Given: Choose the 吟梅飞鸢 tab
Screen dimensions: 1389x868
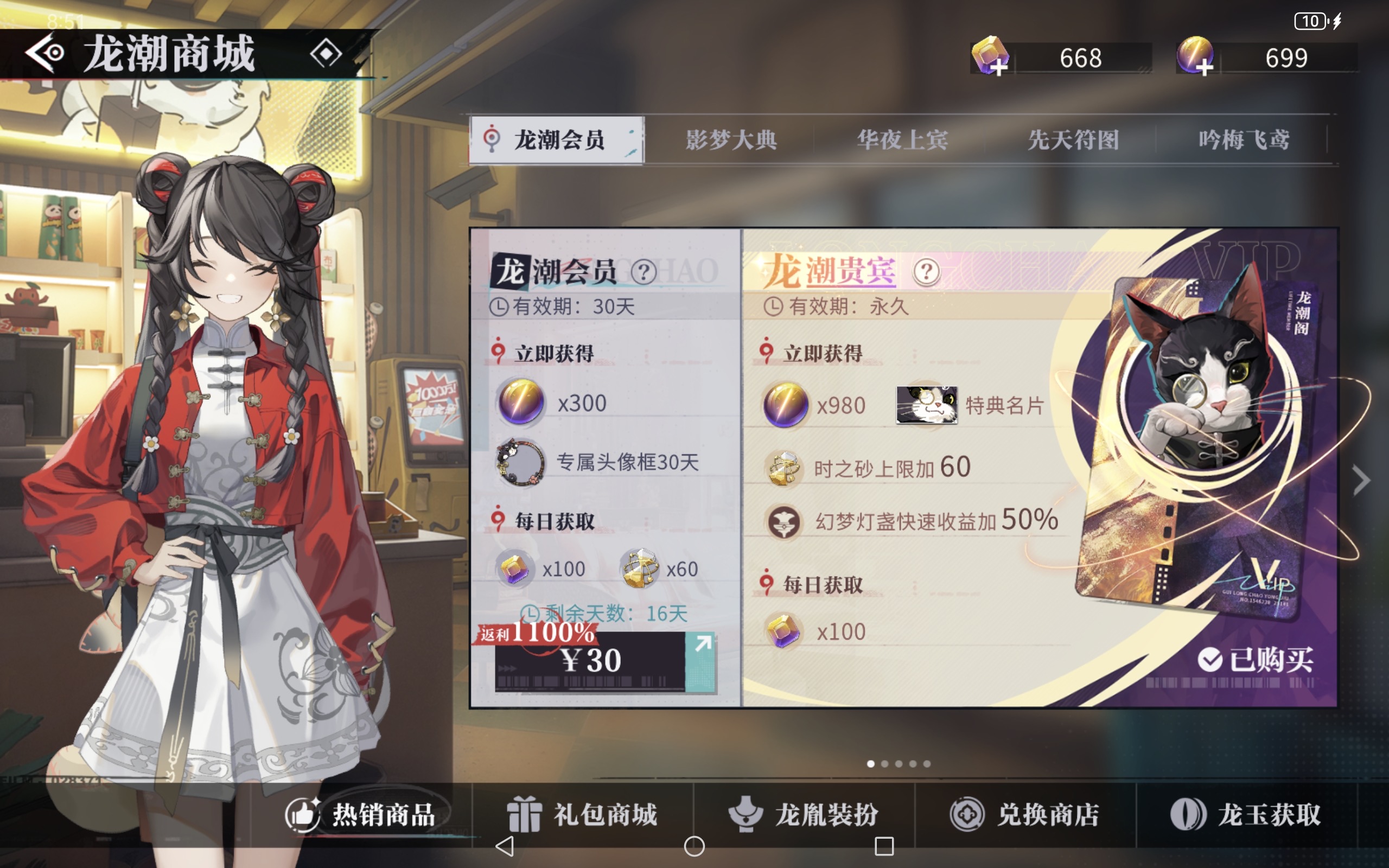Looking at the screenshot, I should [x=1244, y=140].
